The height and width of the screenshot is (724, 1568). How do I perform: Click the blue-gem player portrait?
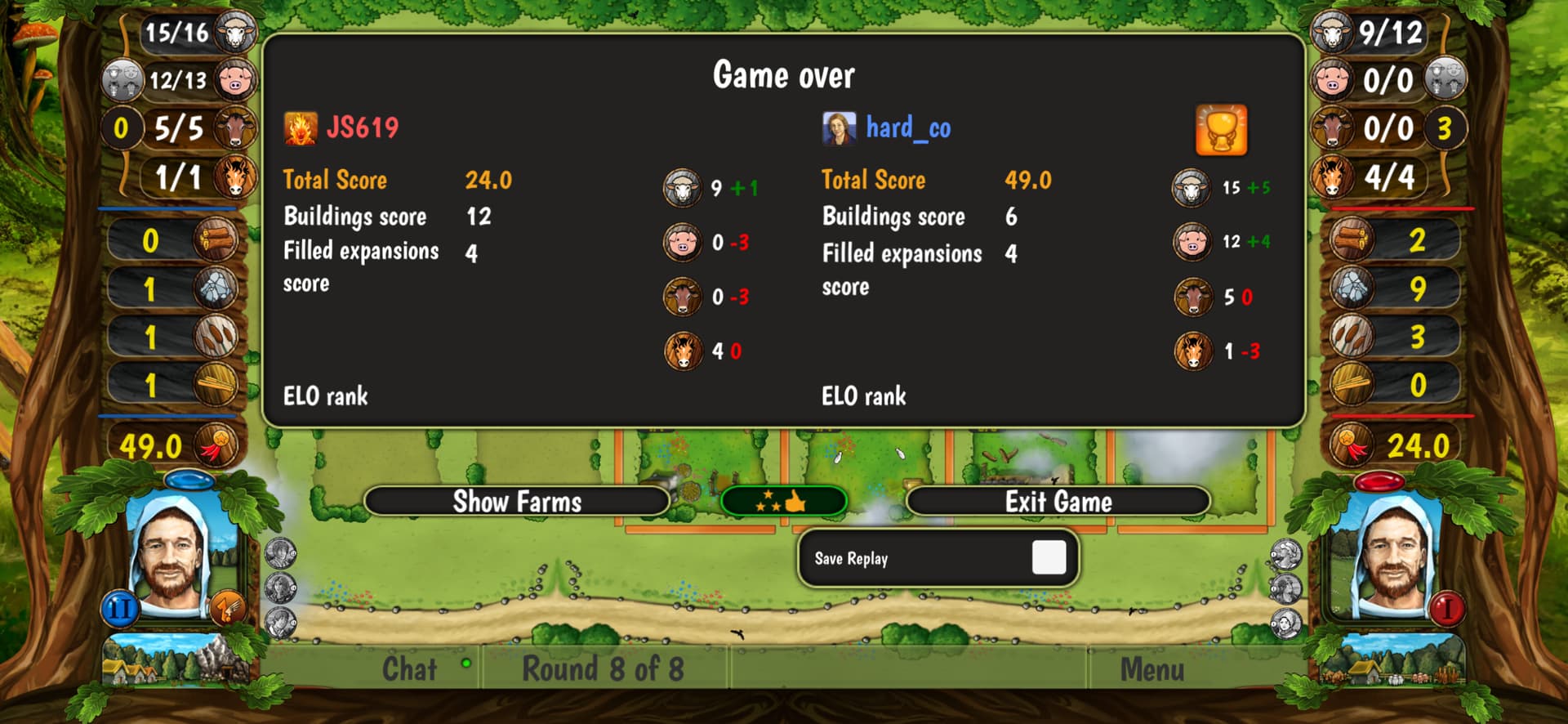[x=171, y=556]
